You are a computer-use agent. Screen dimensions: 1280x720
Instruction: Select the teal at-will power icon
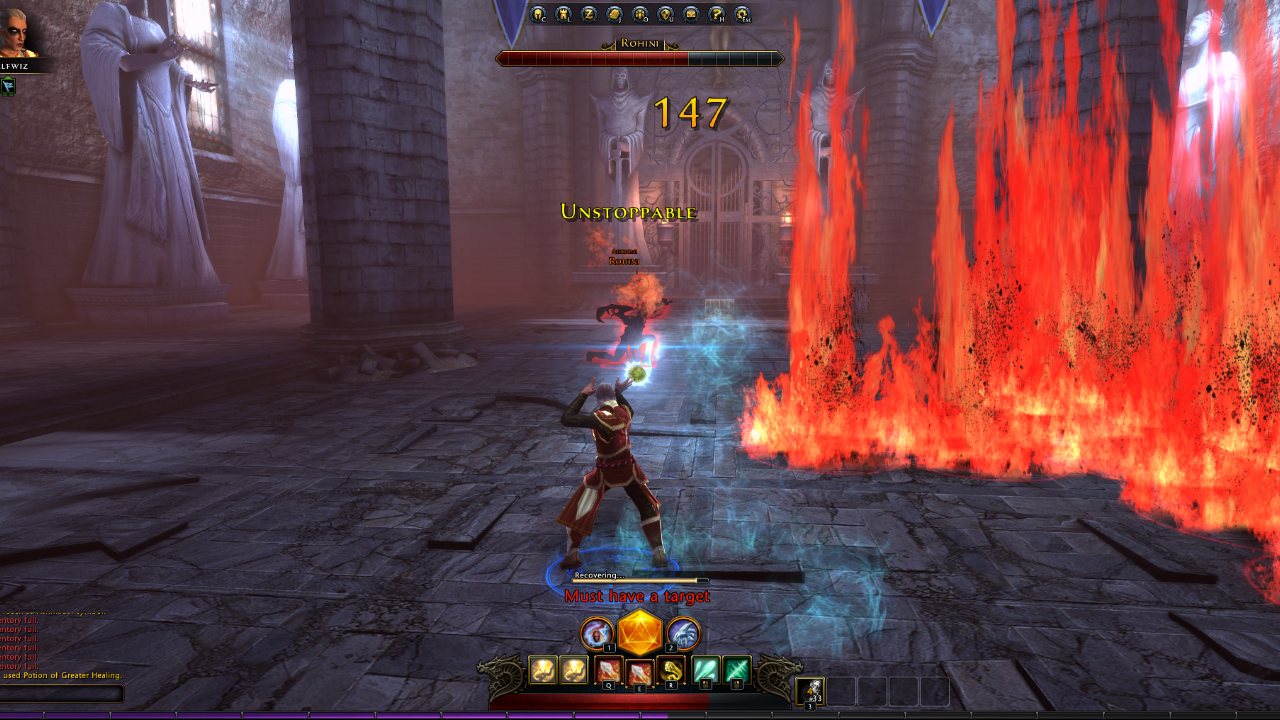click(x=704, y=669)
